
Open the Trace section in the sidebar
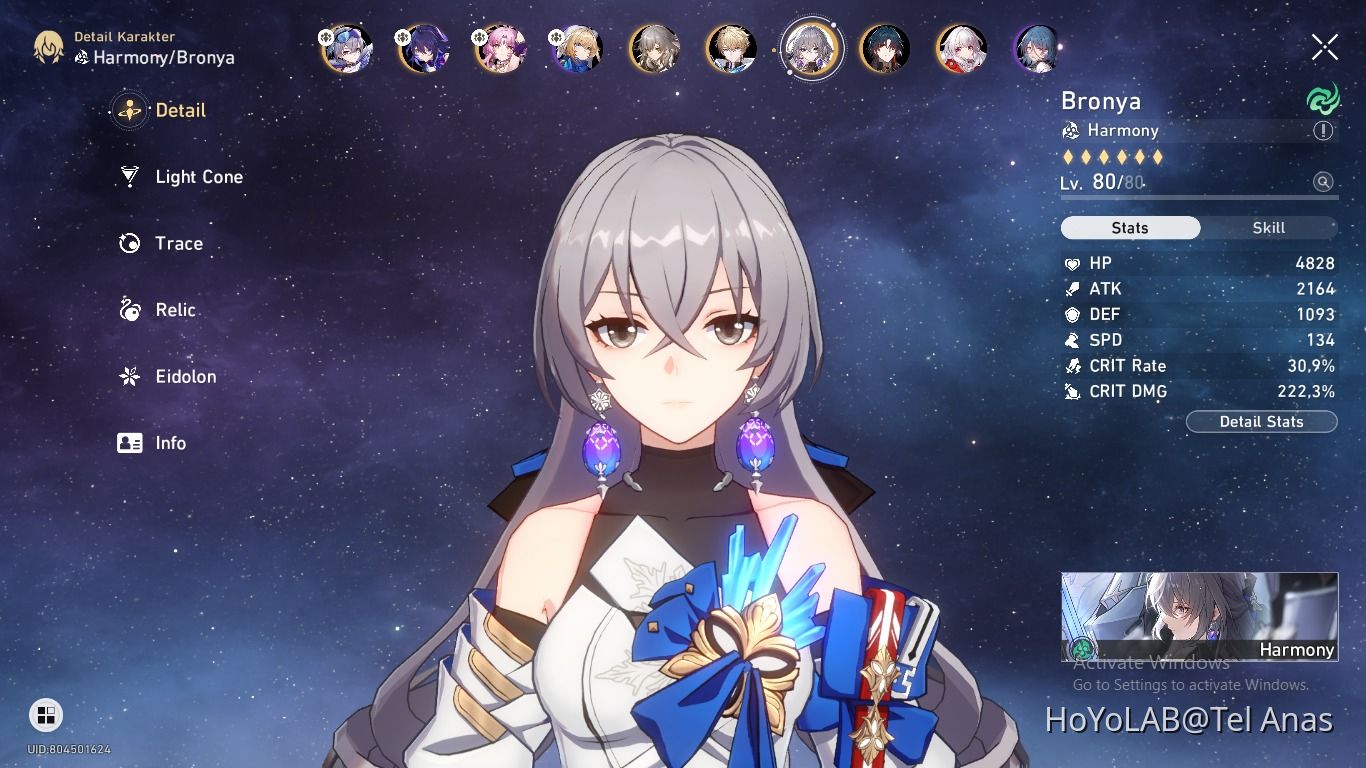[177, 243]
